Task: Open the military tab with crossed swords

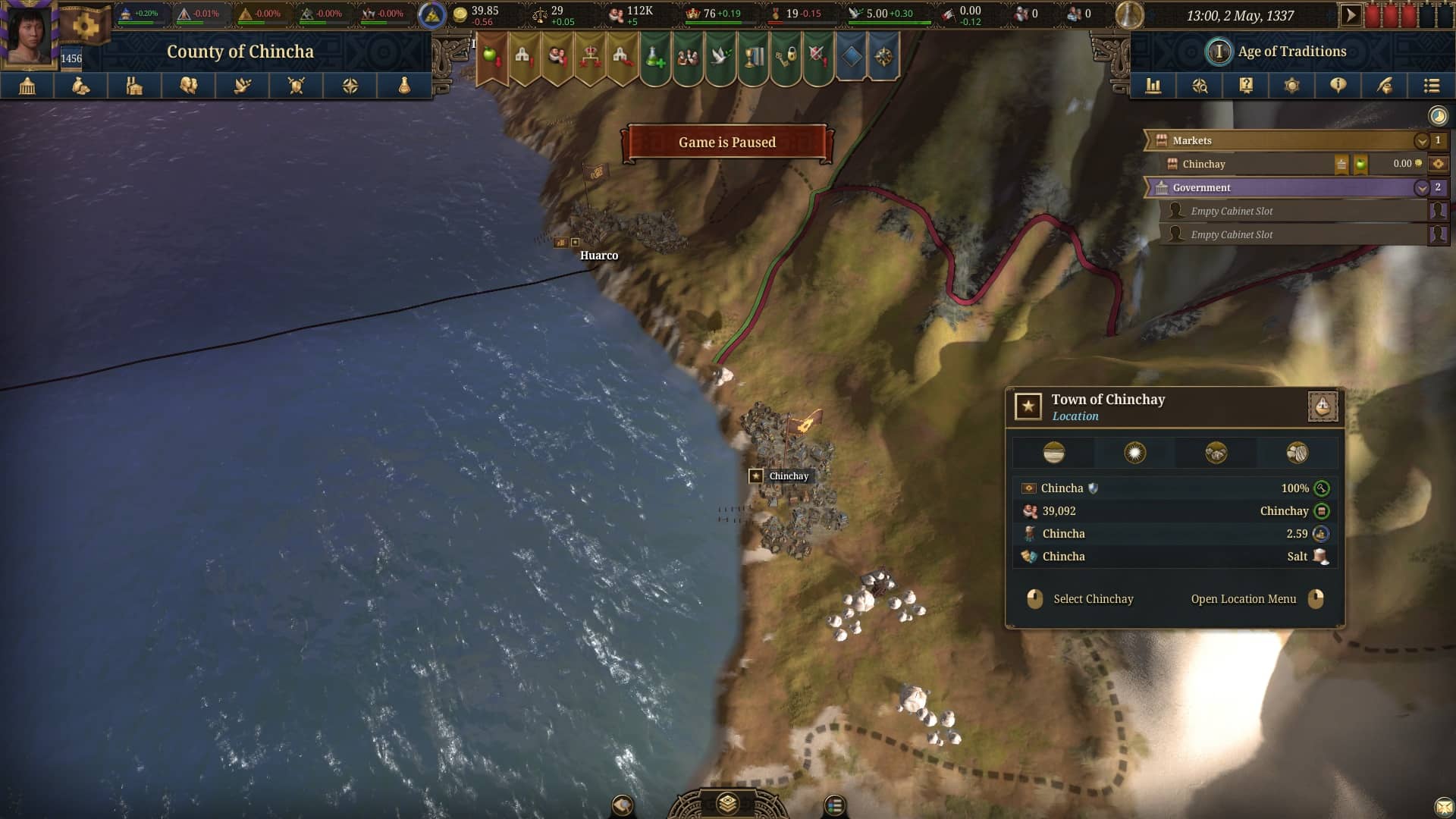Action: (x=297, y=86)
